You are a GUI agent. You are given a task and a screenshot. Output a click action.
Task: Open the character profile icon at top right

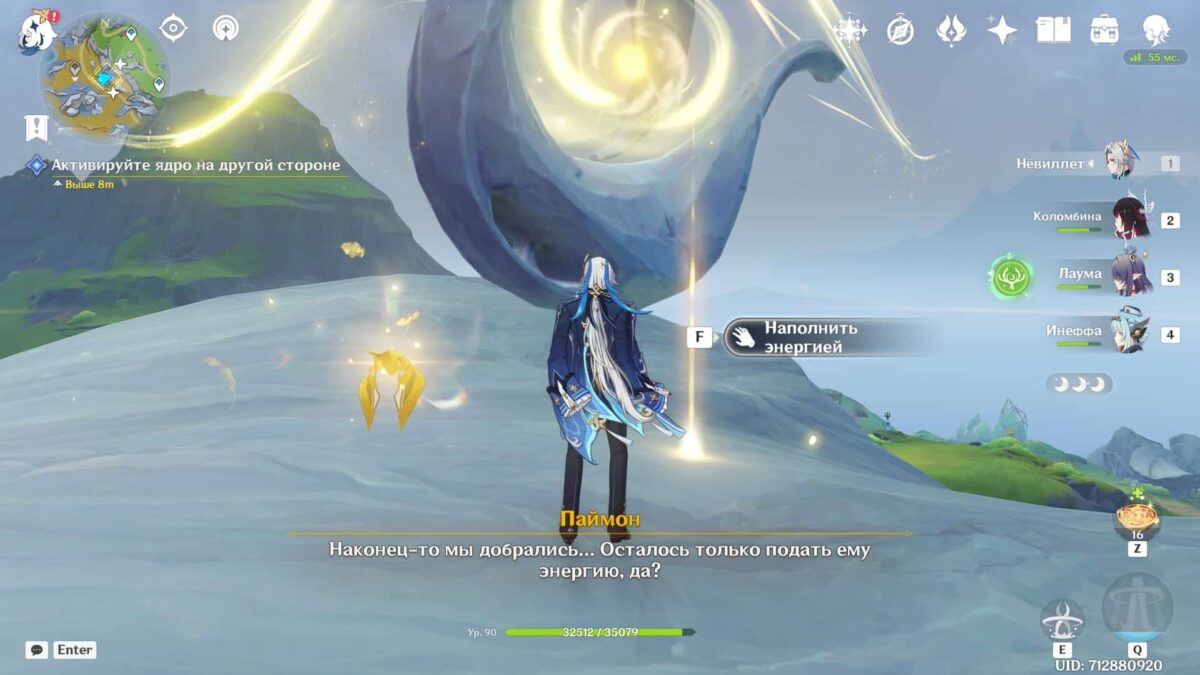1157,30
